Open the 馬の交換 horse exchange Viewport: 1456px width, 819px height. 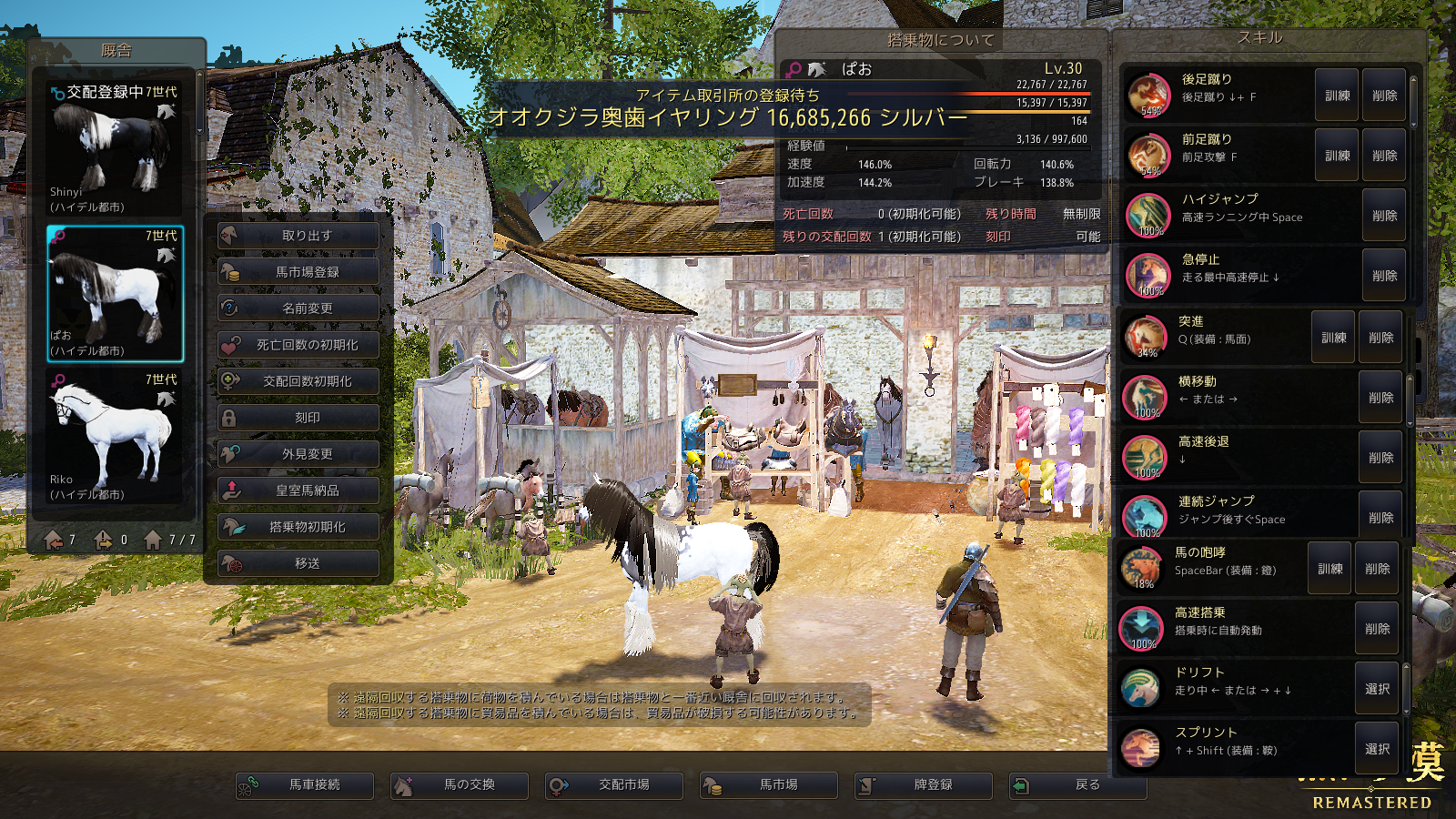(460, 785)
